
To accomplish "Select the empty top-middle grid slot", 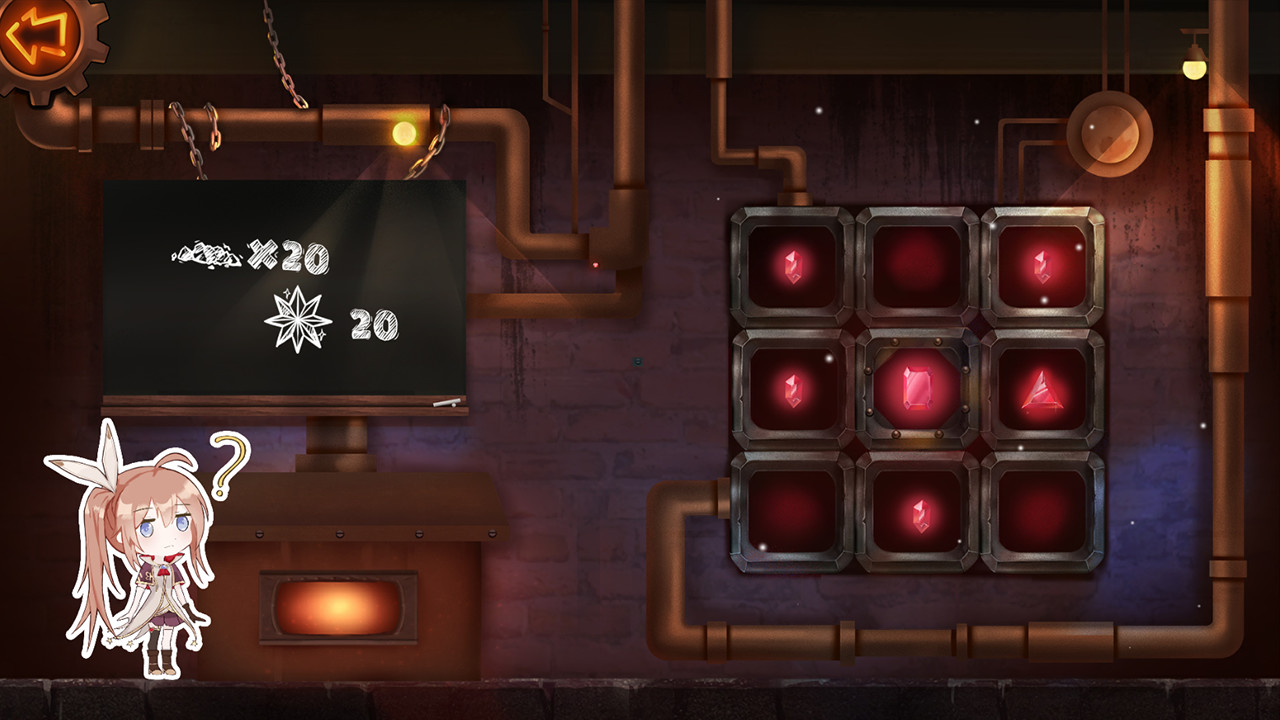I will click(918, 265).
